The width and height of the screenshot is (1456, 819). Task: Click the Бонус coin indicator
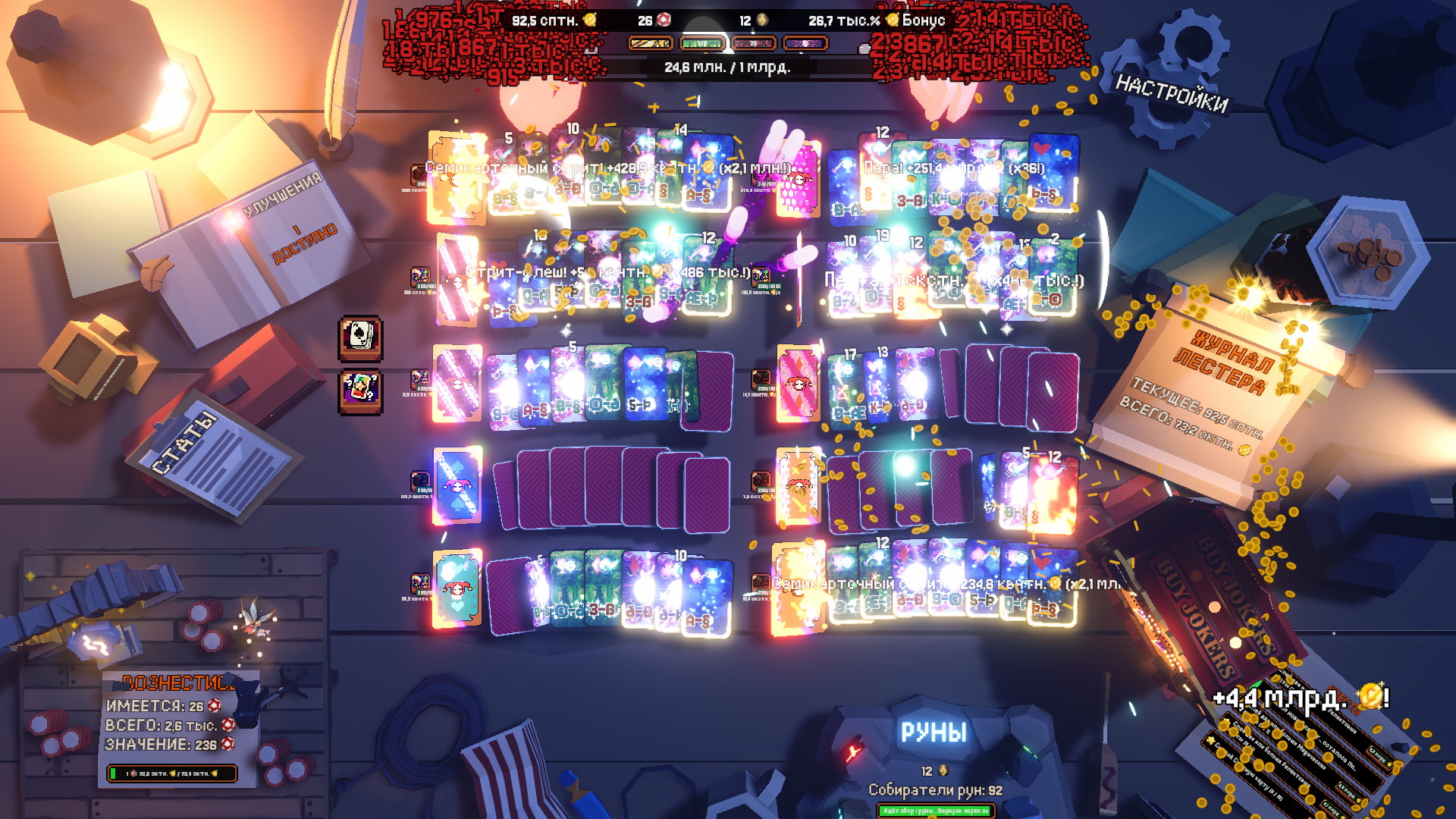point(918,20)
